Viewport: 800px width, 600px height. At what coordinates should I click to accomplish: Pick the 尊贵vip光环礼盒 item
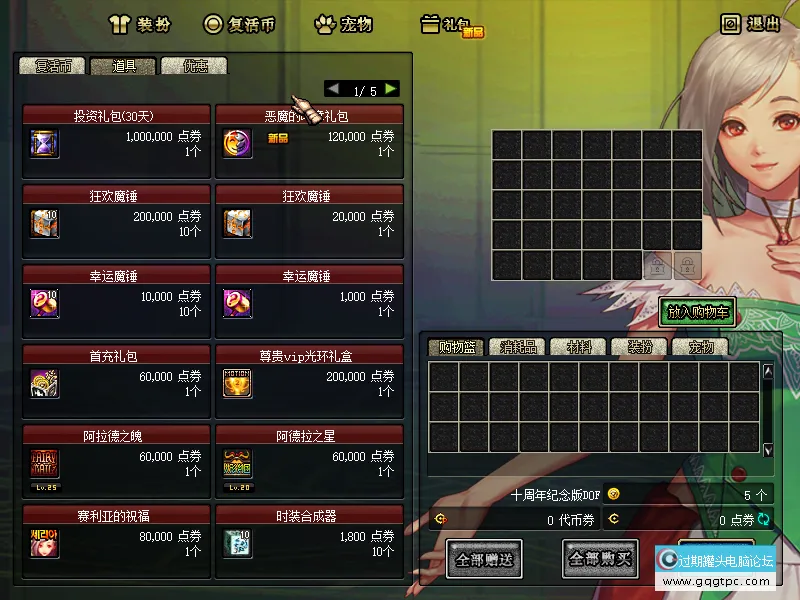309,381
